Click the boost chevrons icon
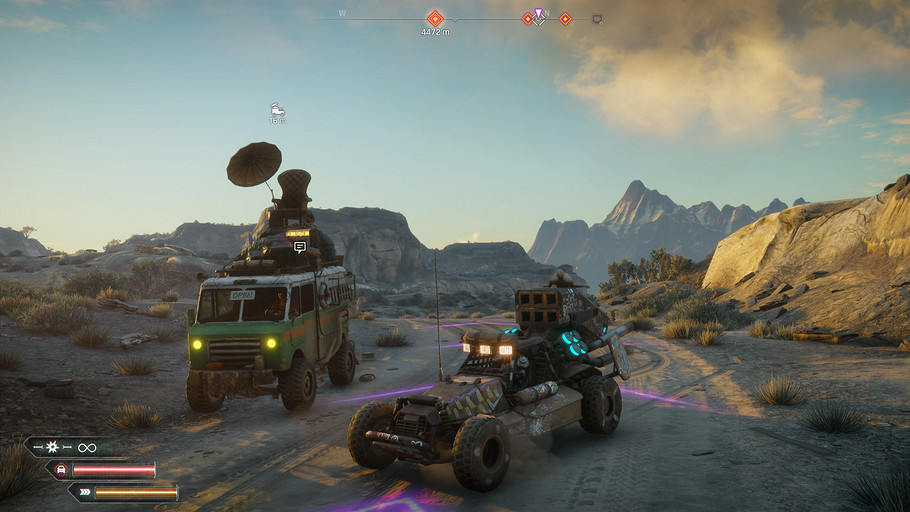 coord(84,492)
